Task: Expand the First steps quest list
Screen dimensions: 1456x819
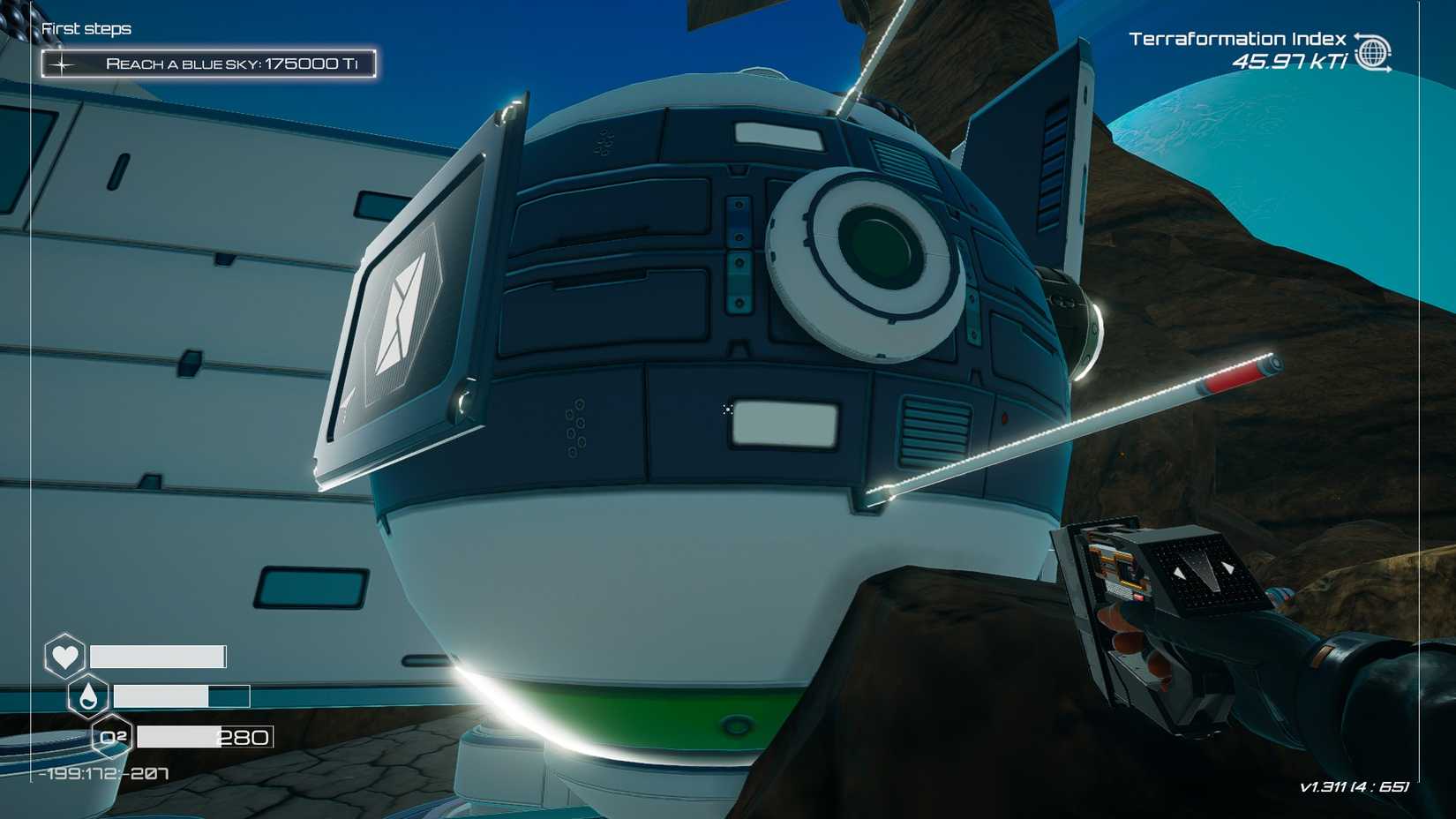Action: (86, 28)
